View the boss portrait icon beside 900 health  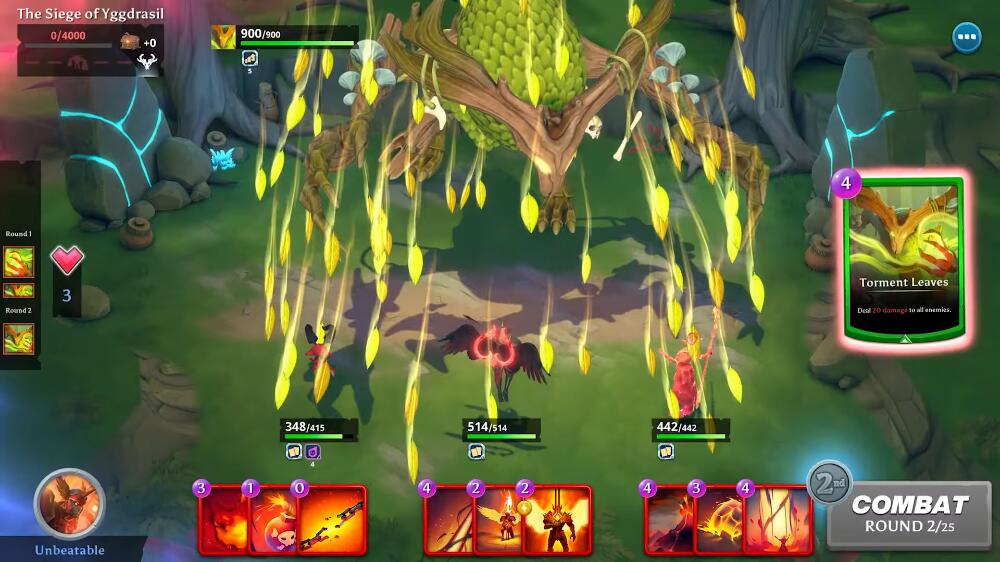224,37
